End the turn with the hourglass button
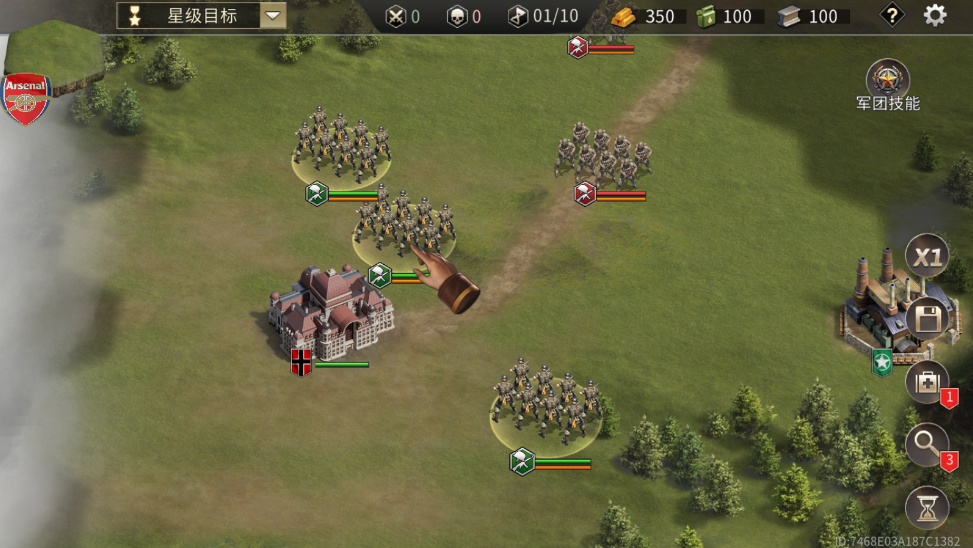The image size is (973, 548). [x=927, y=508]
